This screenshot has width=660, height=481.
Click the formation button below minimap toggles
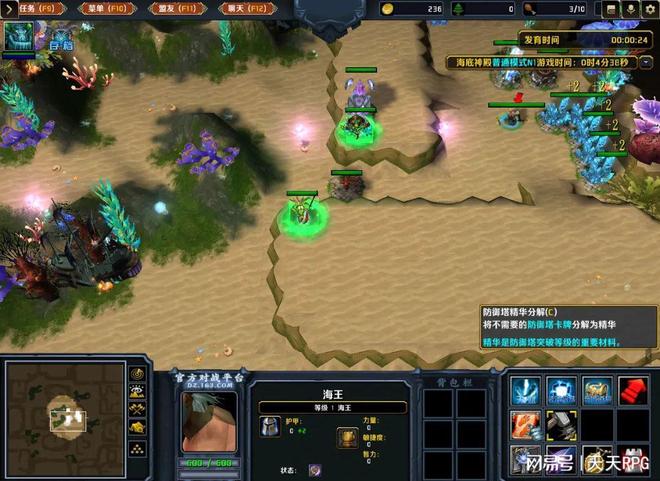[x=138, y=446]
